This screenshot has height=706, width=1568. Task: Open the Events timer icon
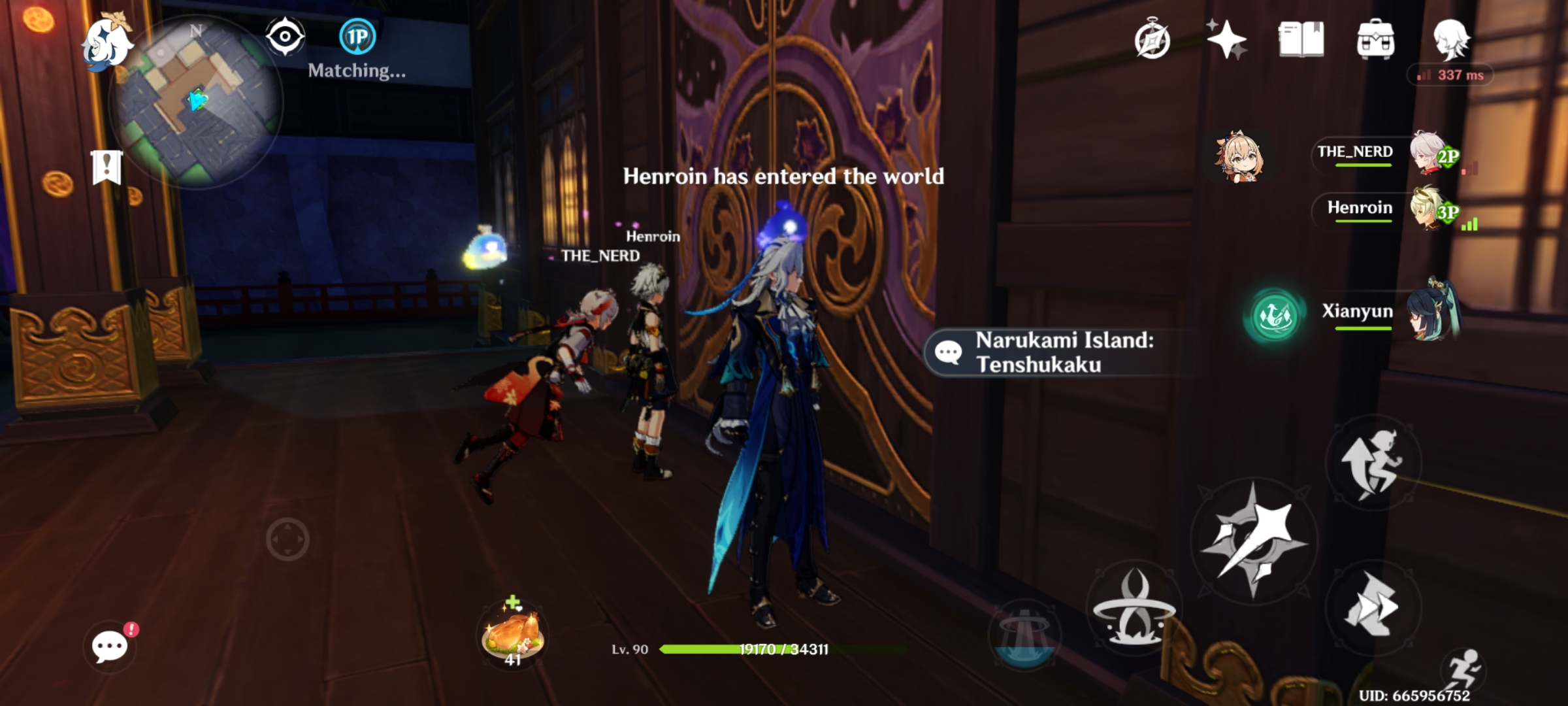coord(1152,39)
